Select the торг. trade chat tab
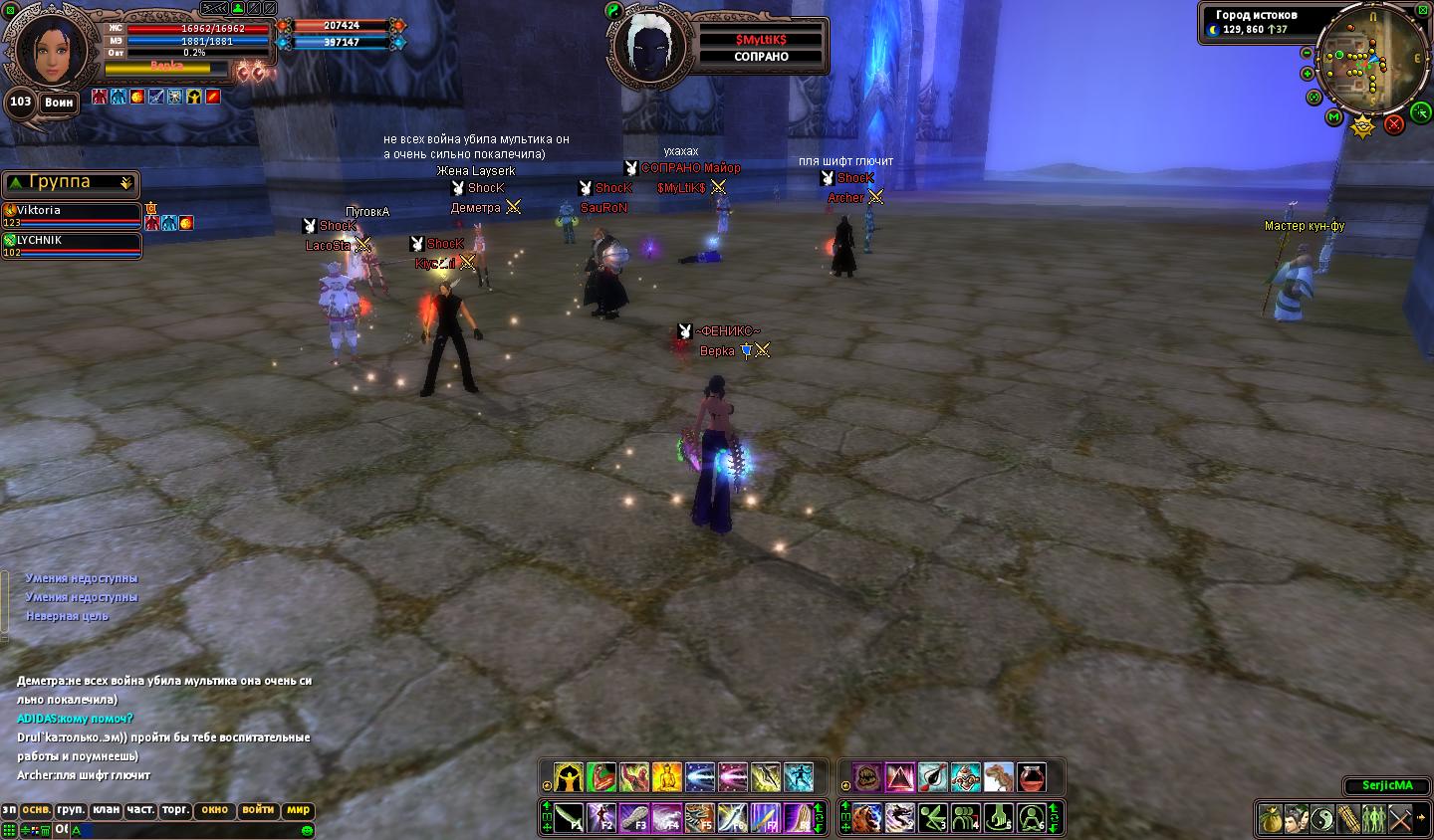This screenshot has height=840, width=1434. click(175, 810)
